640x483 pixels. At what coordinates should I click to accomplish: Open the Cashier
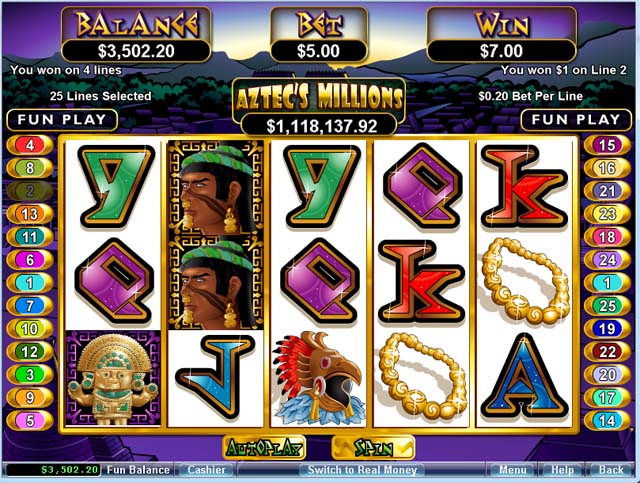click(204, 469)
